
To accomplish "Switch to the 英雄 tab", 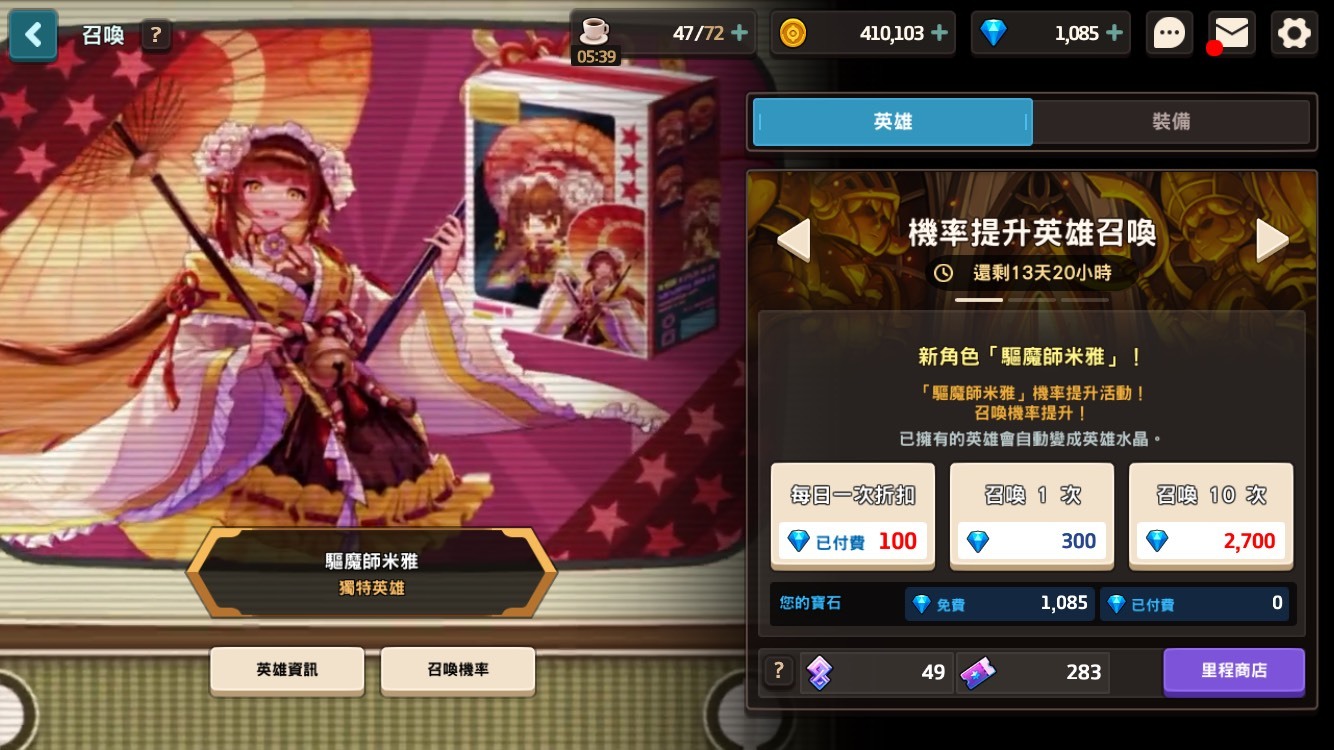I will [x=892, y=121].
